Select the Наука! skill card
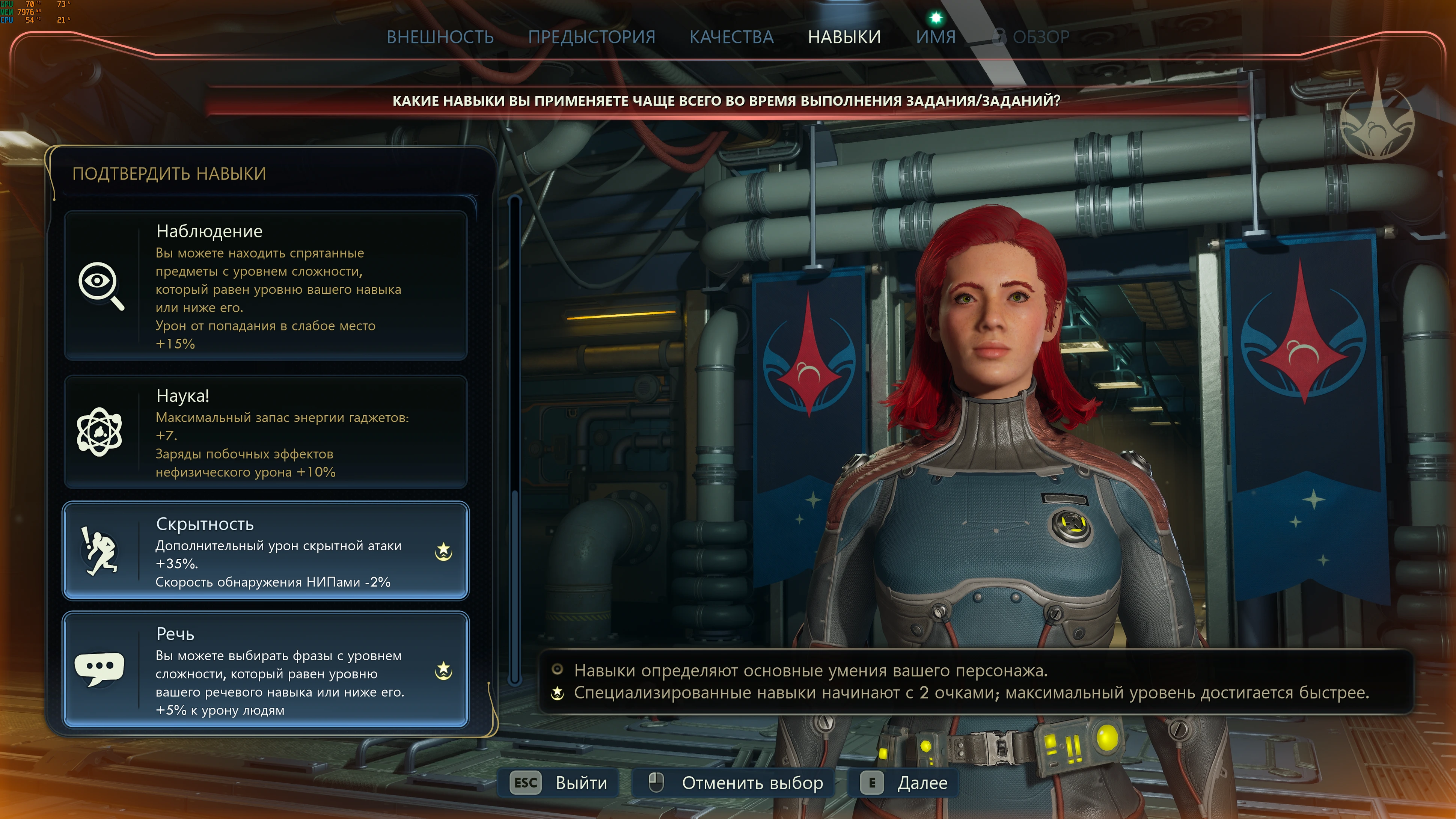Screen dimensions: 1456x819 [266, 432]
